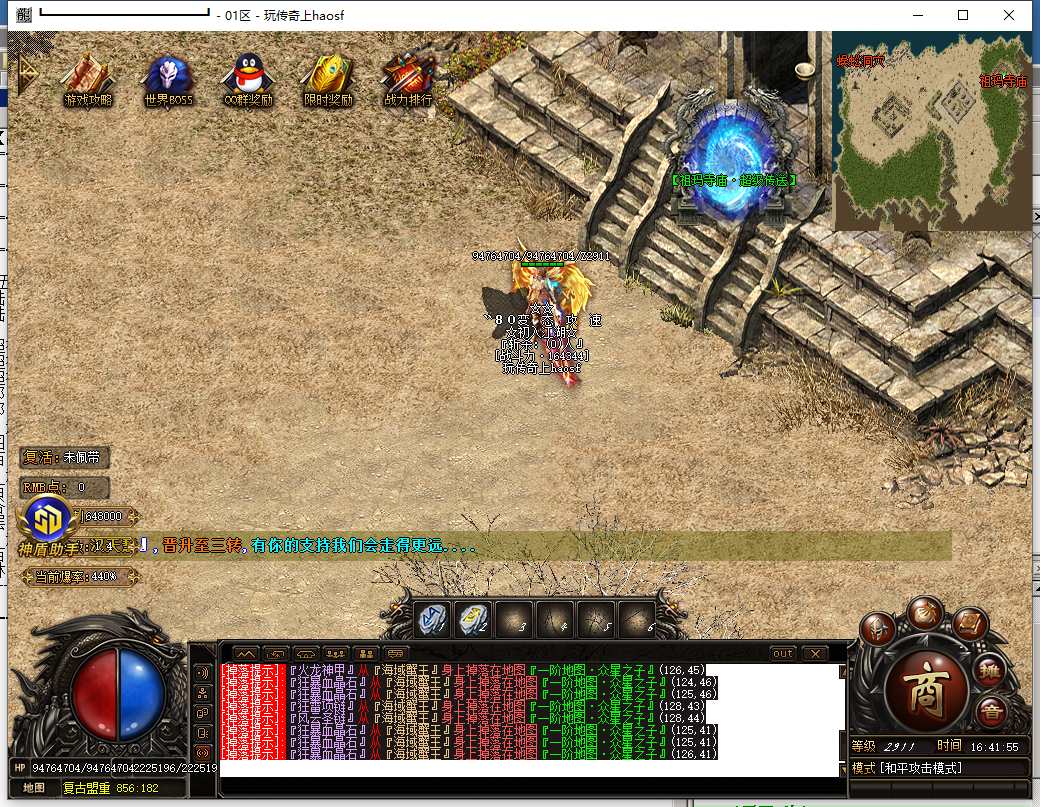This screenshot has height=807, width=1040.
Task: Select the blue rune skill in hotbar slot 1
Action: coord(432,621)
